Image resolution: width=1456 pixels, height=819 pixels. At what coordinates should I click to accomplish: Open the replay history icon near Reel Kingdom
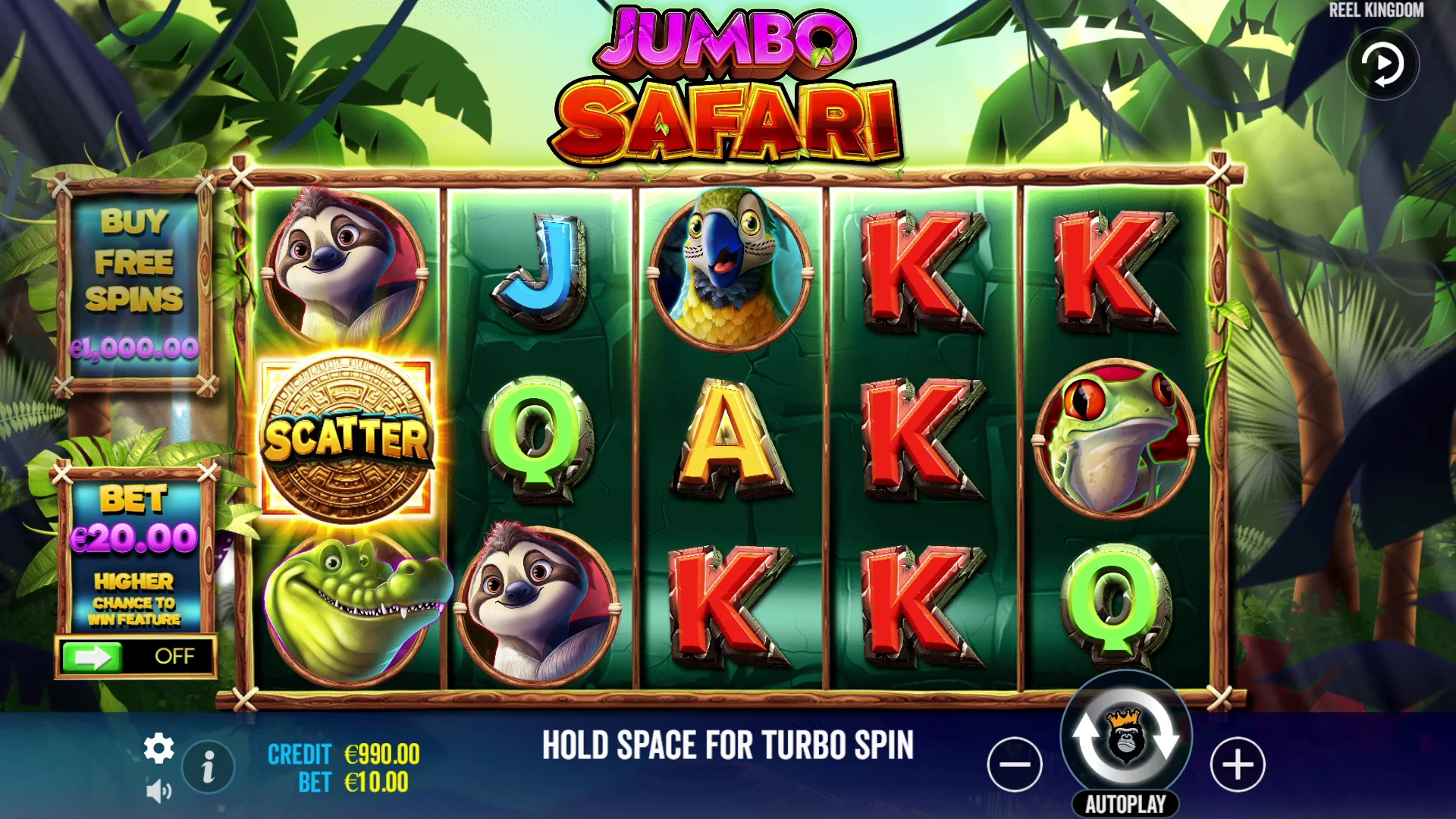[1383, 64]
